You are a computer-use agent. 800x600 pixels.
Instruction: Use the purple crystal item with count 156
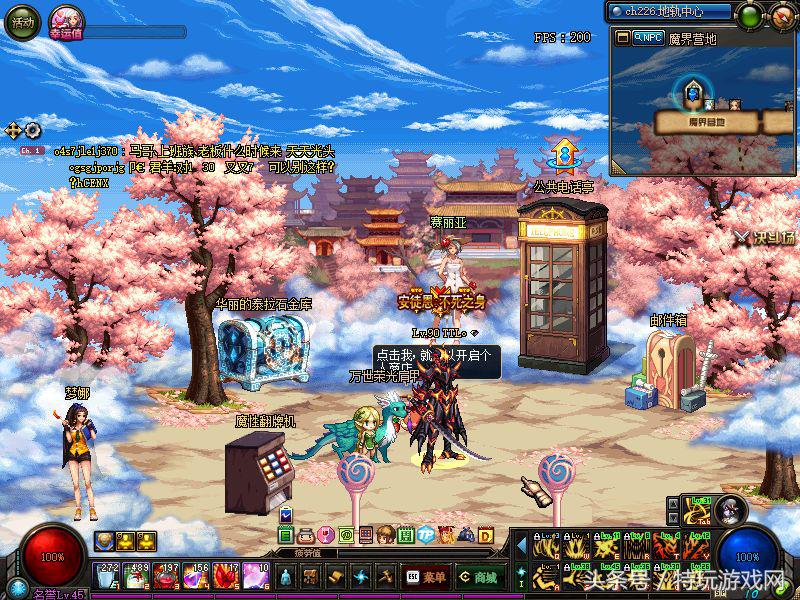click(x=196, y=576)
